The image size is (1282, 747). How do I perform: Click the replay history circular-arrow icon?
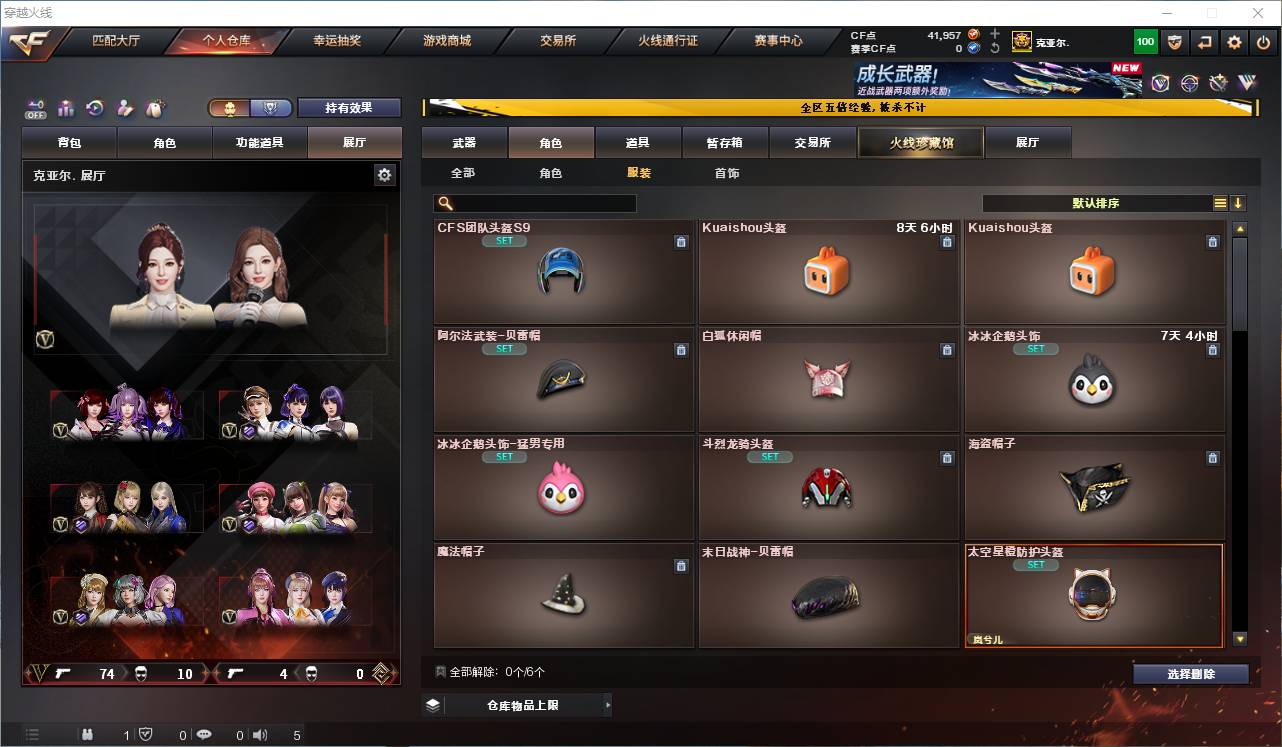tap(93, 108)
